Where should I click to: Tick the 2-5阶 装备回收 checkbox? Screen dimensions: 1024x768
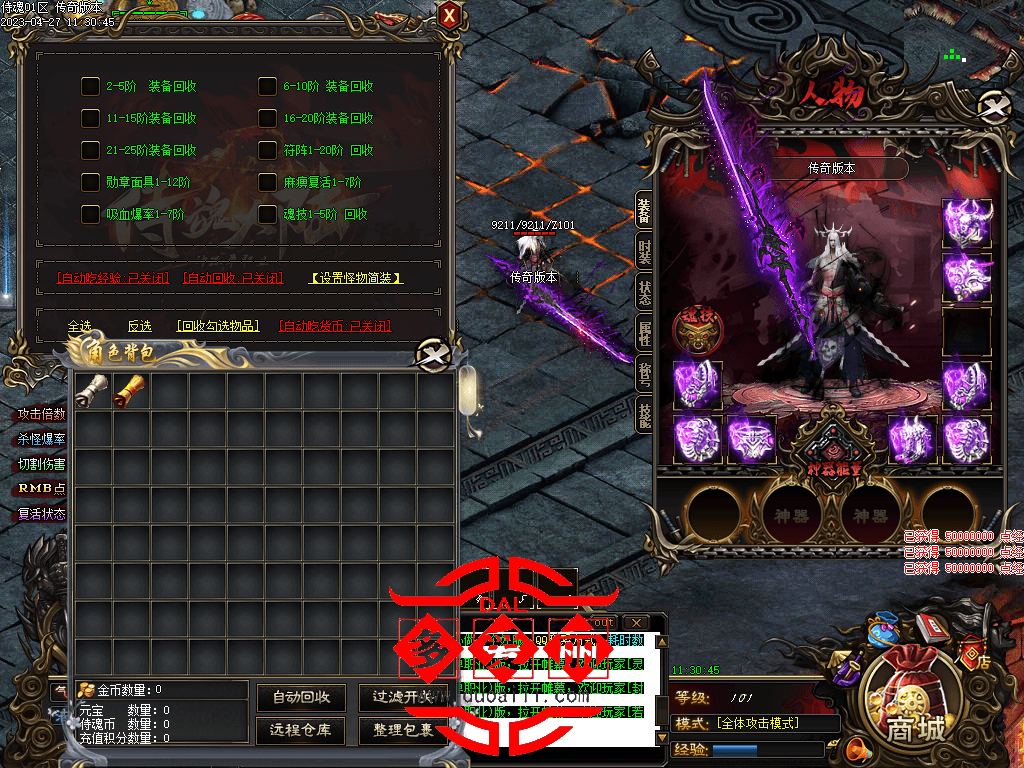point(90,86)
